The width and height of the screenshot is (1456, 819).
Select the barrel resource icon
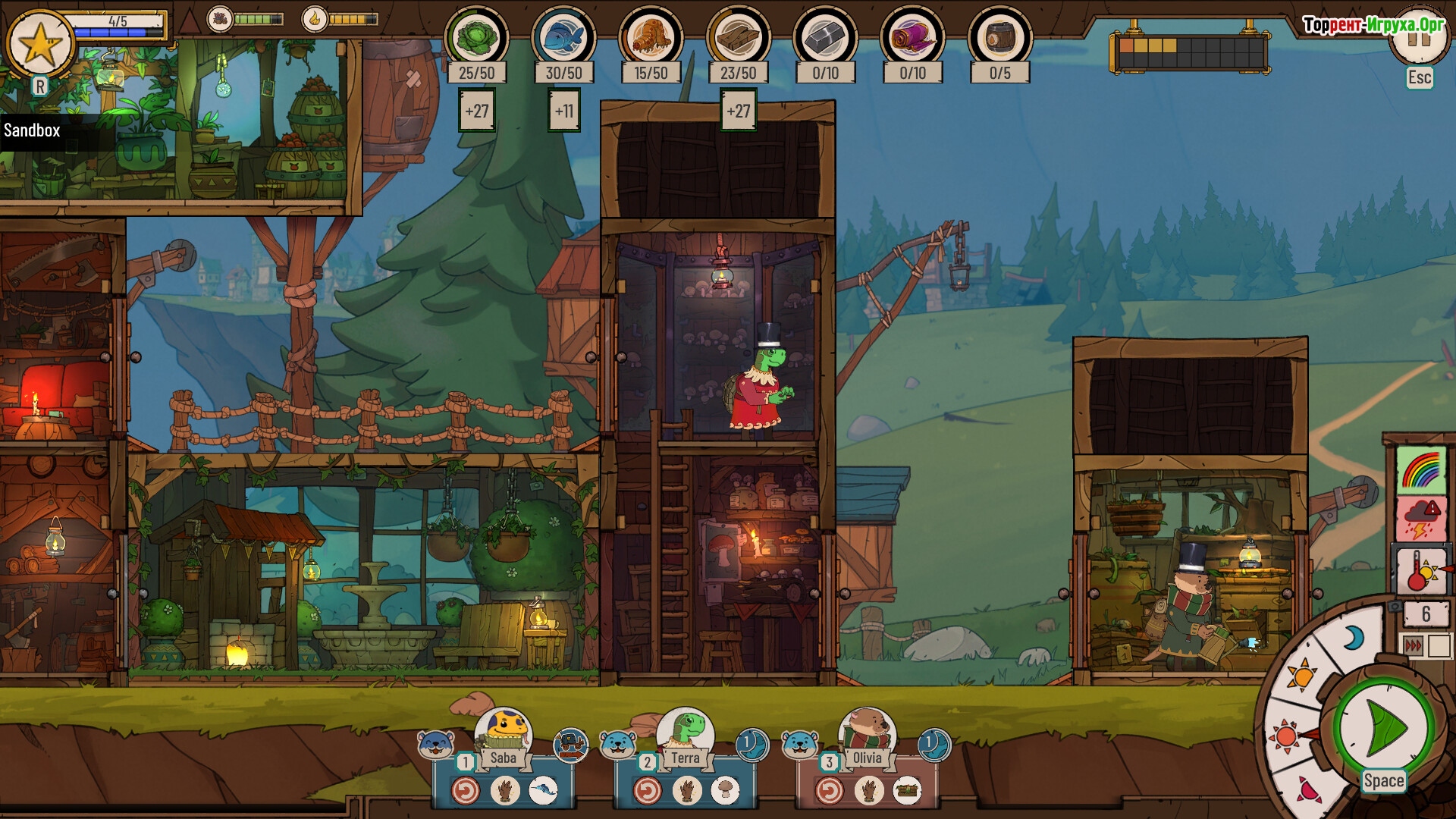tap(999, 37)
